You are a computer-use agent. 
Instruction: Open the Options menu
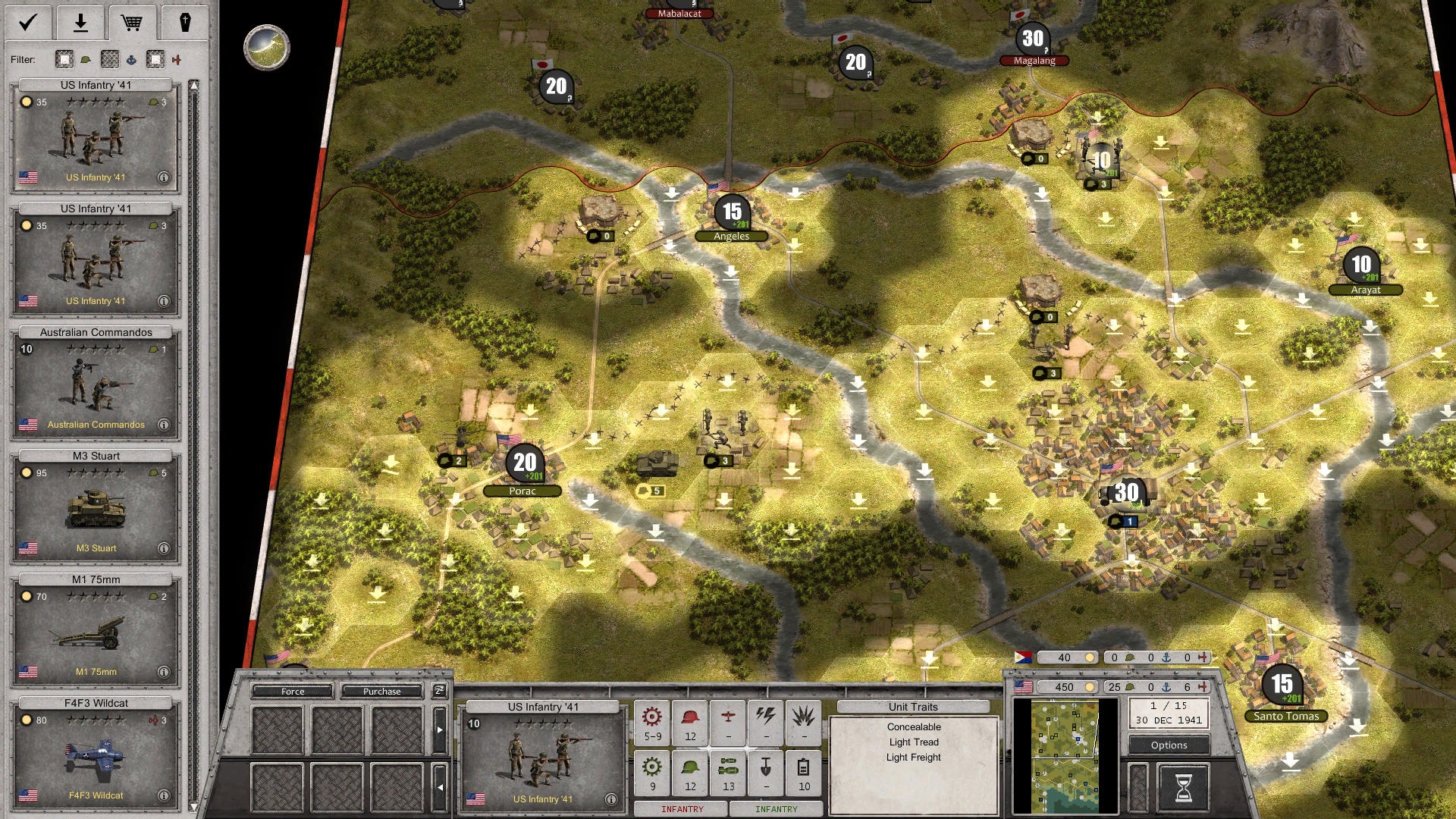(x=1169, y=745)
